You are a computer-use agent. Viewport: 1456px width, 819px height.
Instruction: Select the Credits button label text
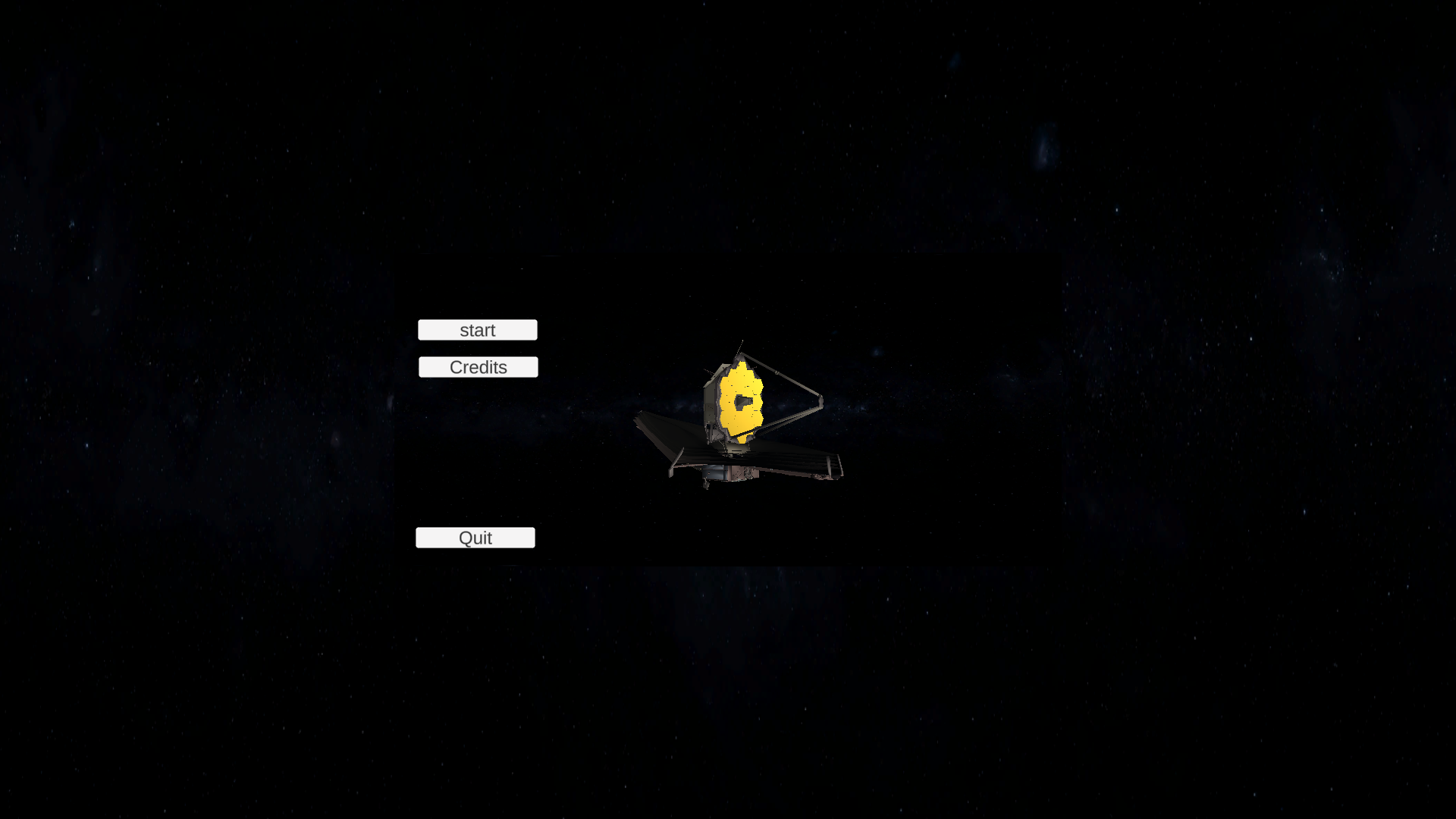point(478,367)
